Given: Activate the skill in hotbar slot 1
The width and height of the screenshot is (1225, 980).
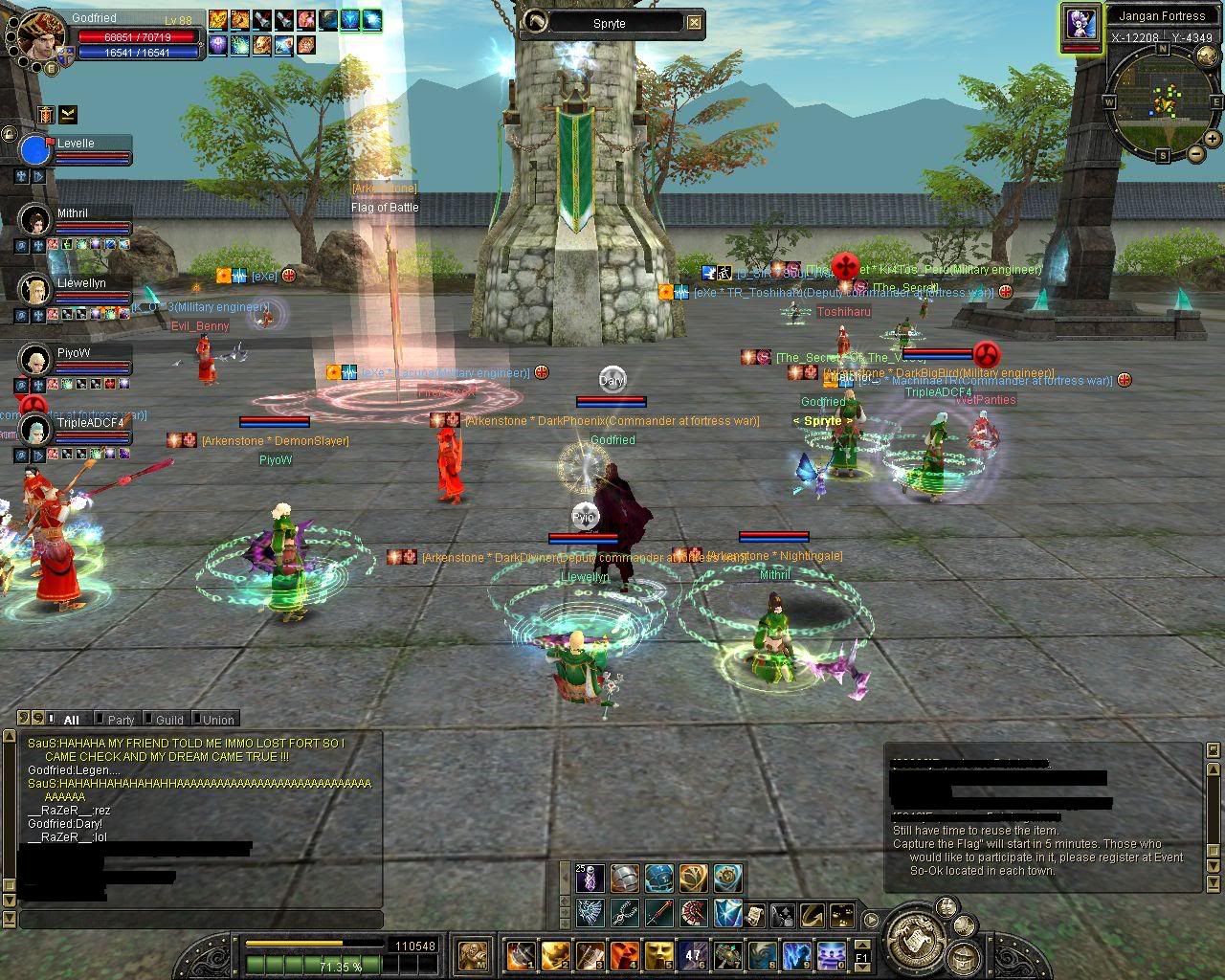Looking at the screenshot, I should (521, 954).
